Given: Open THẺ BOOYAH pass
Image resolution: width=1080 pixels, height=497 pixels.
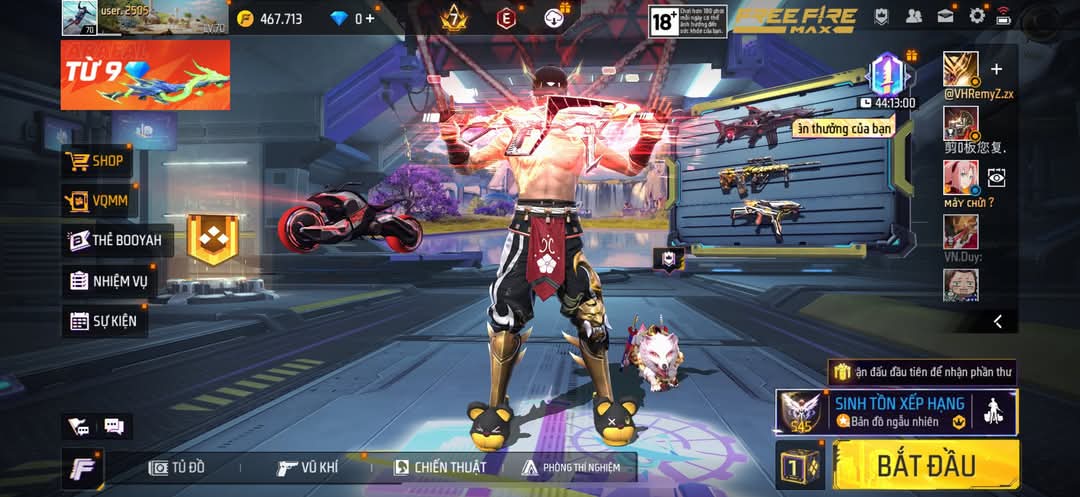Looking at the screenshot, I should pos(113,240).
